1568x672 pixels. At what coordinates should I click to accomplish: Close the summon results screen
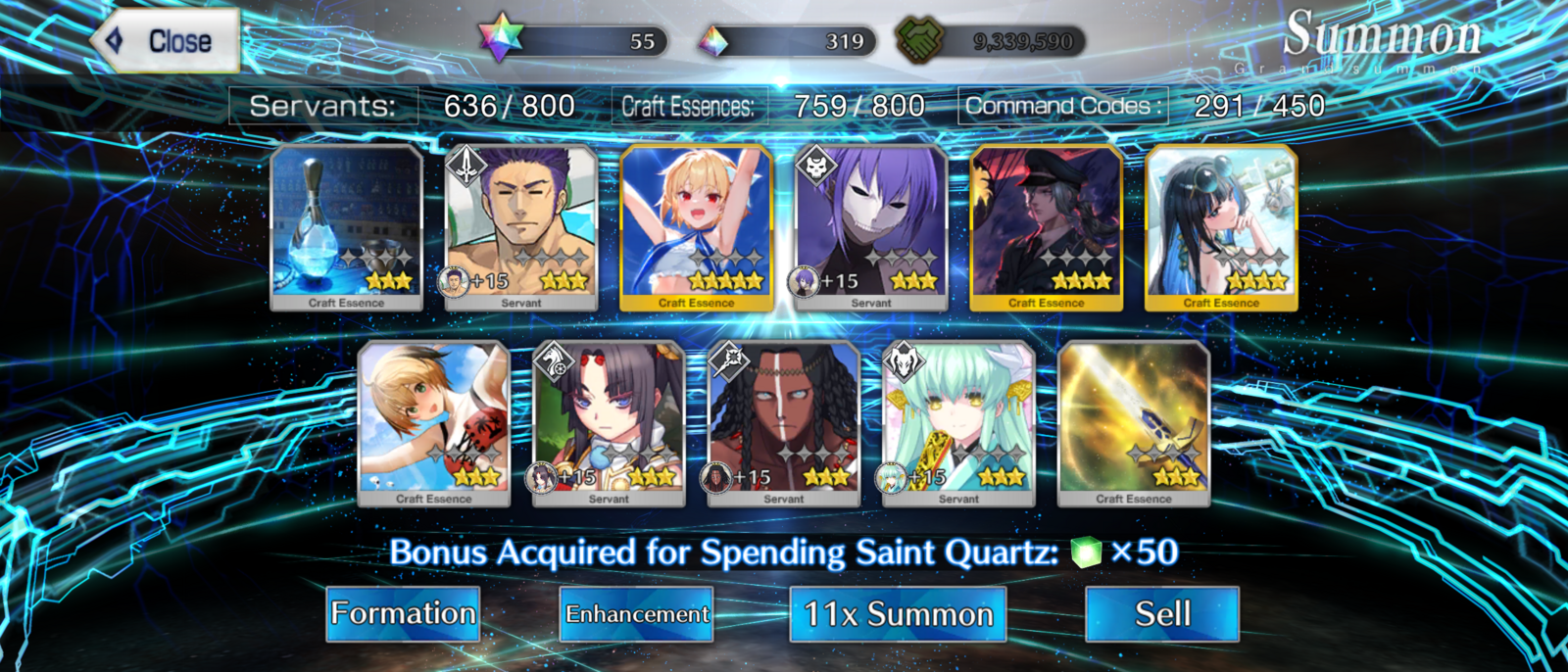(x=167, y=41)
